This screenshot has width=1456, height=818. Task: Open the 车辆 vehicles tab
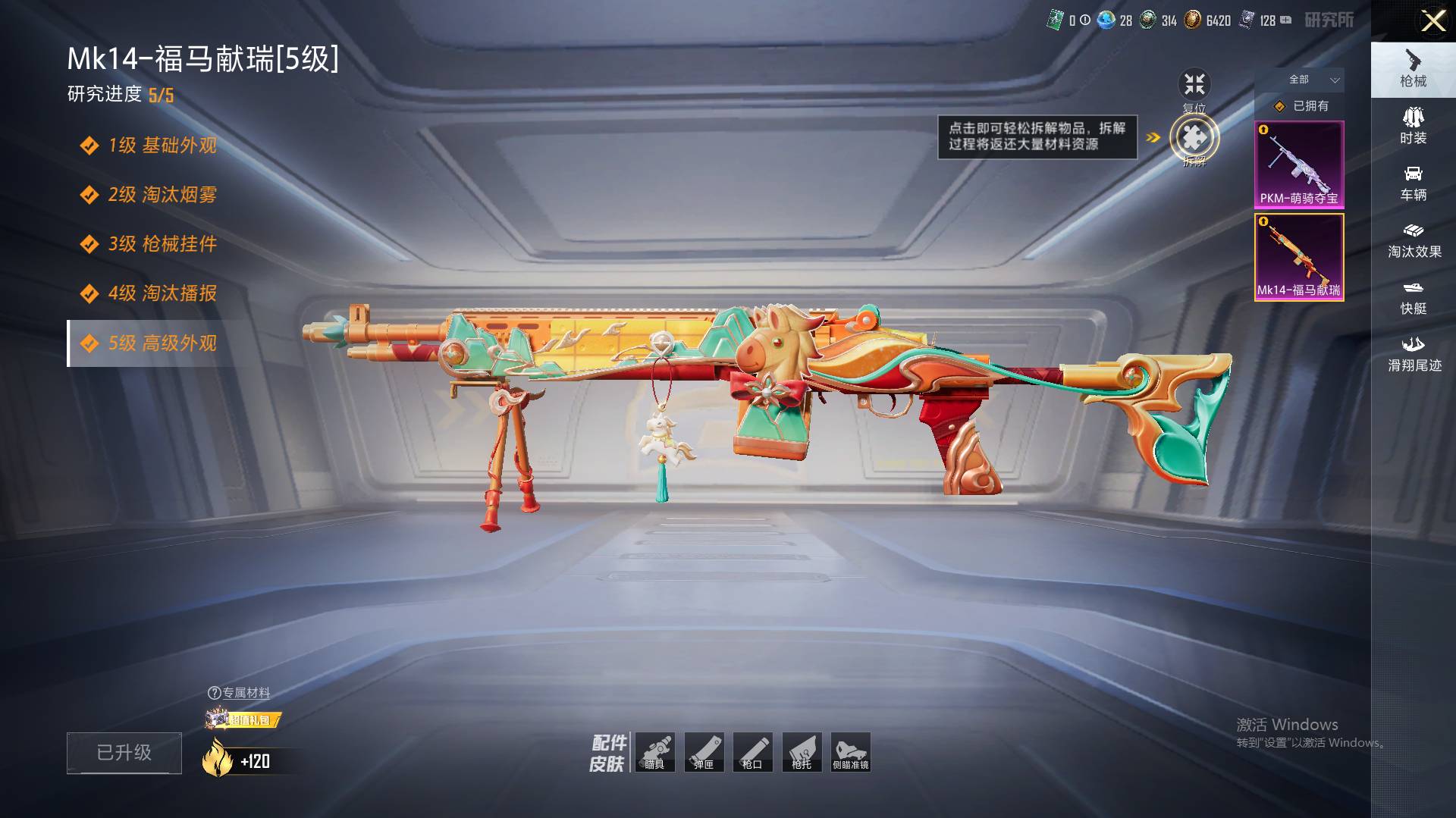(x=1413, y=183)
